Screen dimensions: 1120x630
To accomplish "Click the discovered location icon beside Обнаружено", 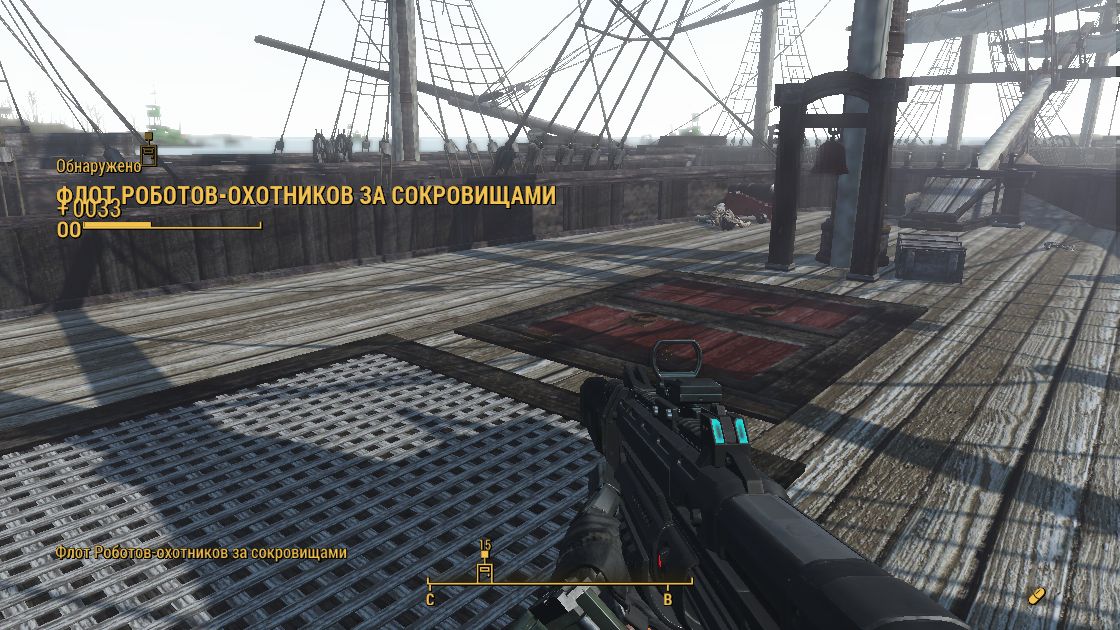I will (149, 150).
